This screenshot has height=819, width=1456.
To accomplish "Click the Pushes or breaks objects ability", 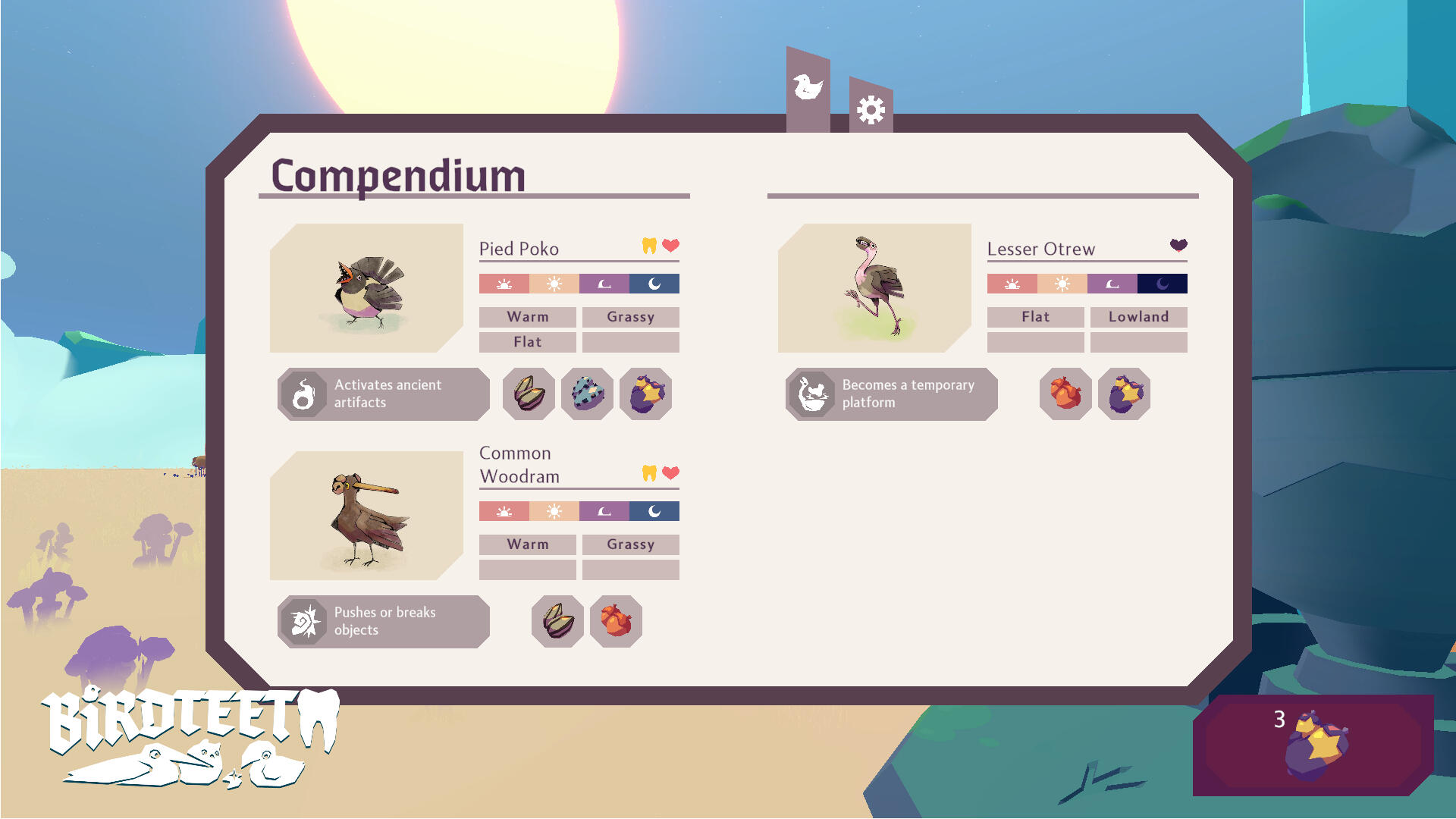I will tap(384, 621).
